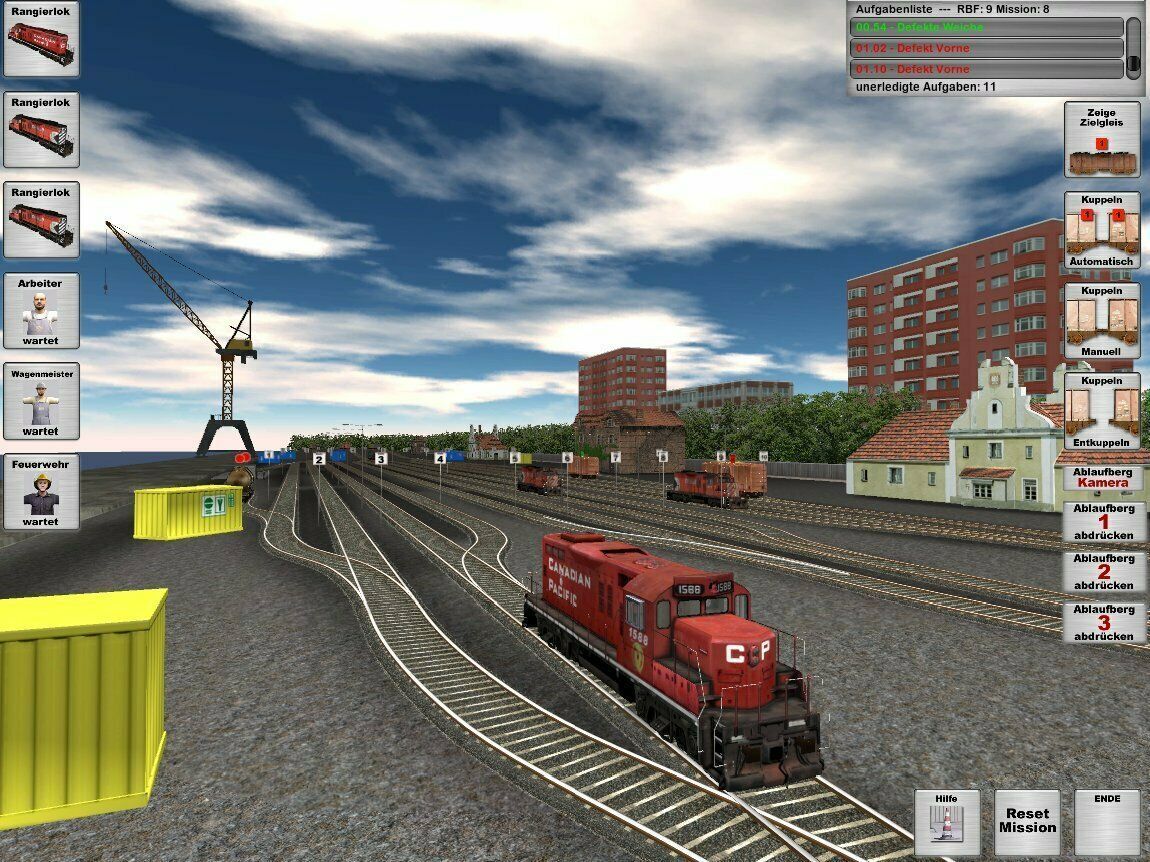Trigger Ablaufberg 1 abdrücken
Screen dimensions: 1150x862
click(1103, 521)
